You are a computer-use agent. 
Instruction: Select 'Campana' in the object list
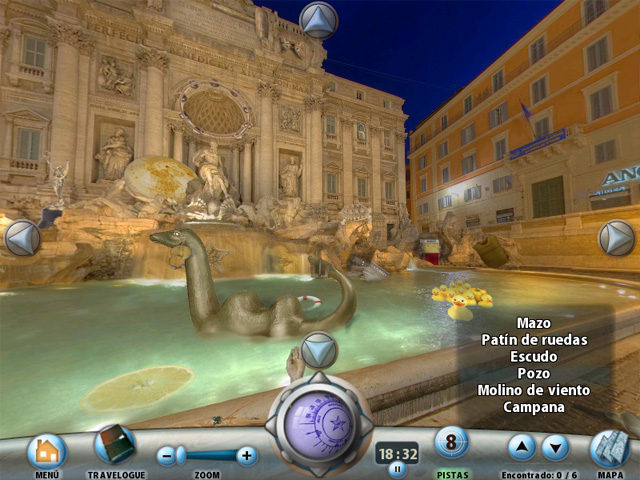tap(533, 407)
